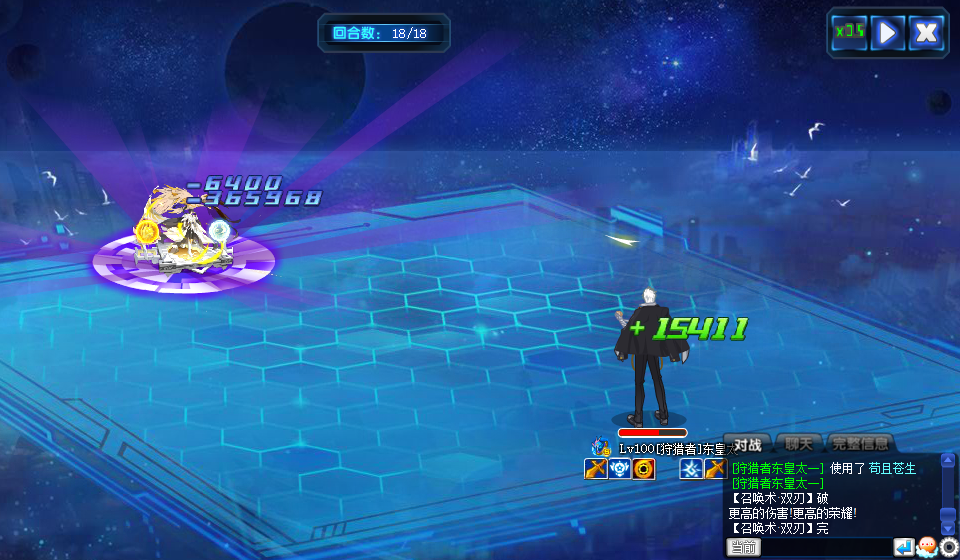The height and width of the screenshot is (560, 960).
Task: Open the emoji speech bubble picker
Action: [926, 547]
